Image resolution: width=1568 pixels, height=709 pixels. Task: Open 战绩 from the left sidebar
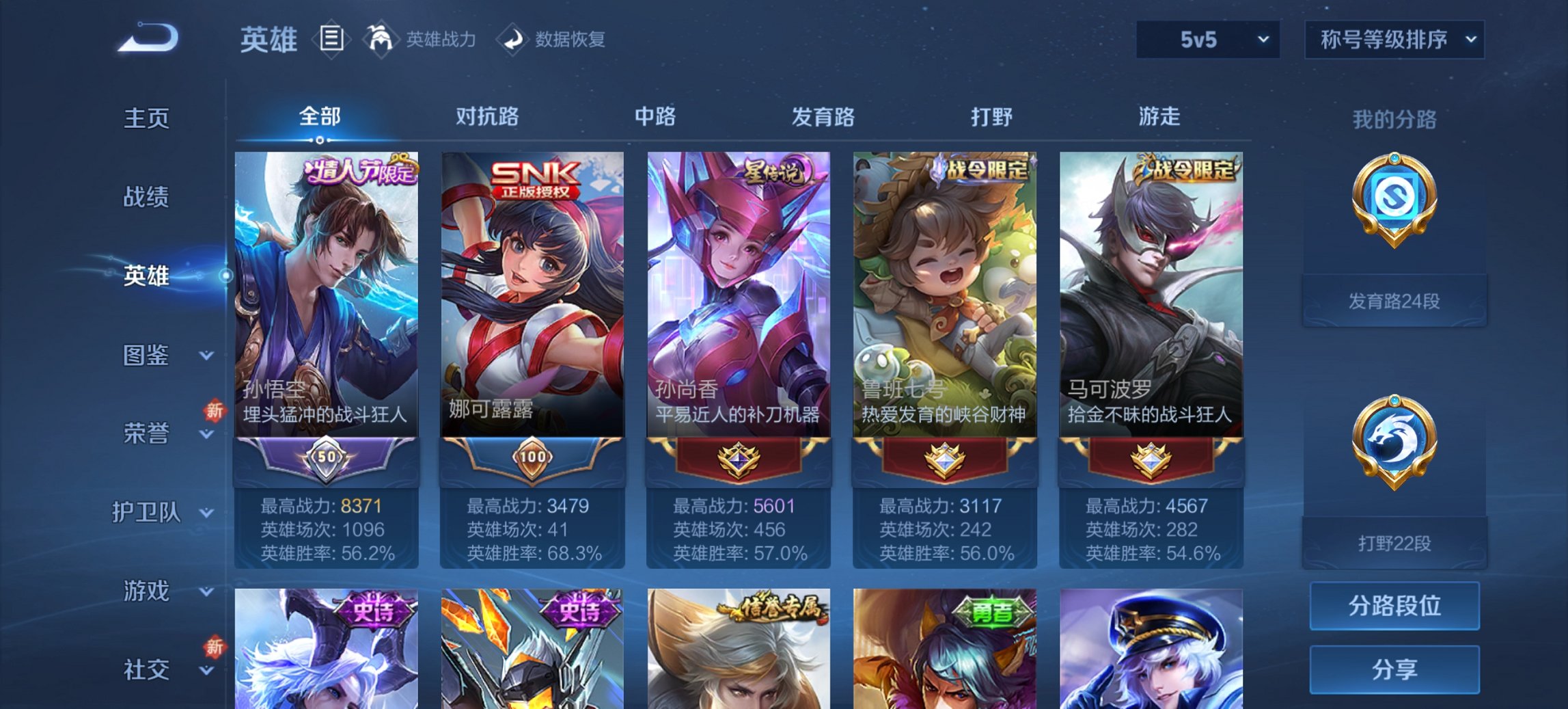point(148,198)
